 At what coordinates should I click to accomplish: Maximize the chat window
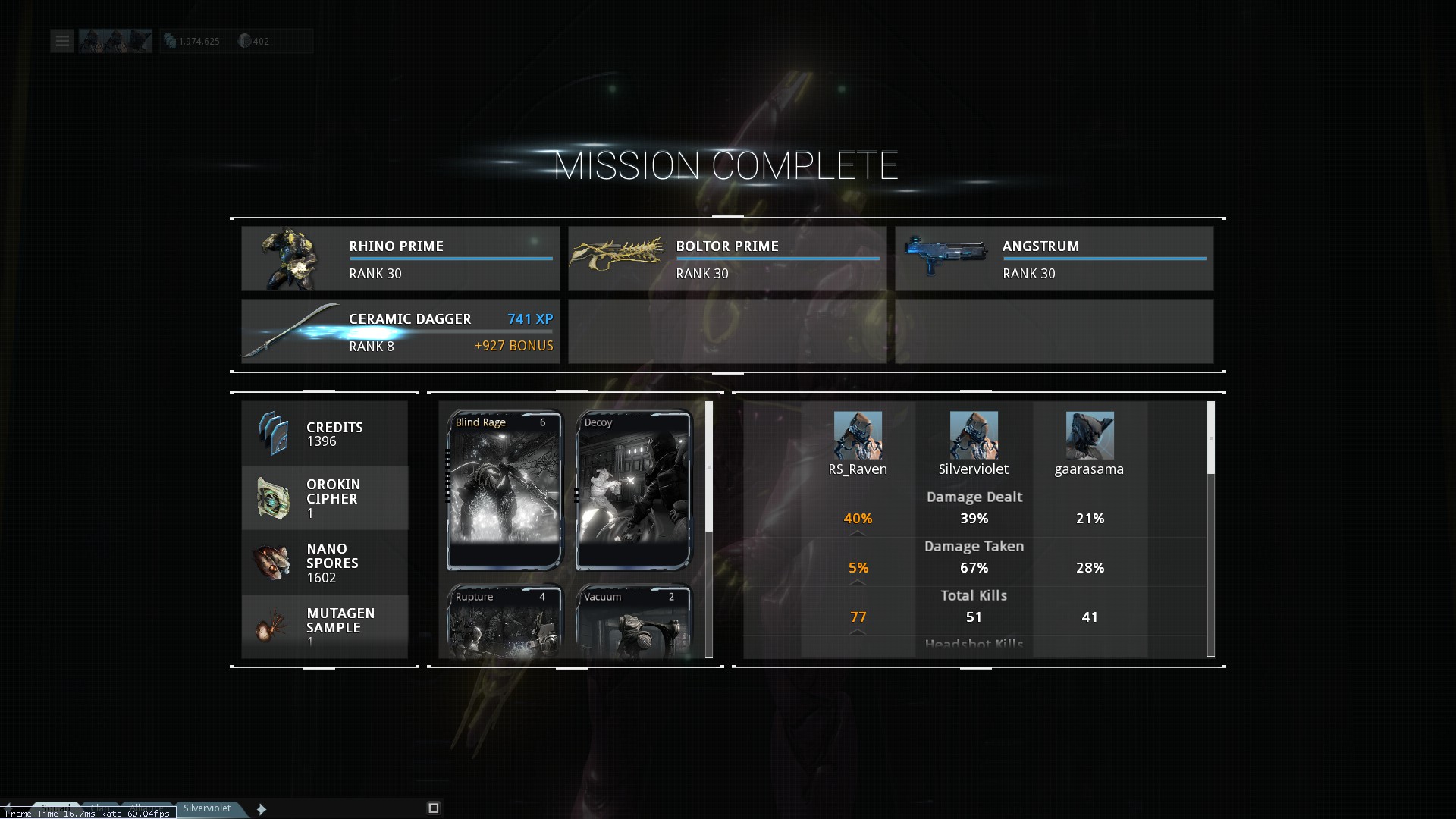[x=434, y=808]
